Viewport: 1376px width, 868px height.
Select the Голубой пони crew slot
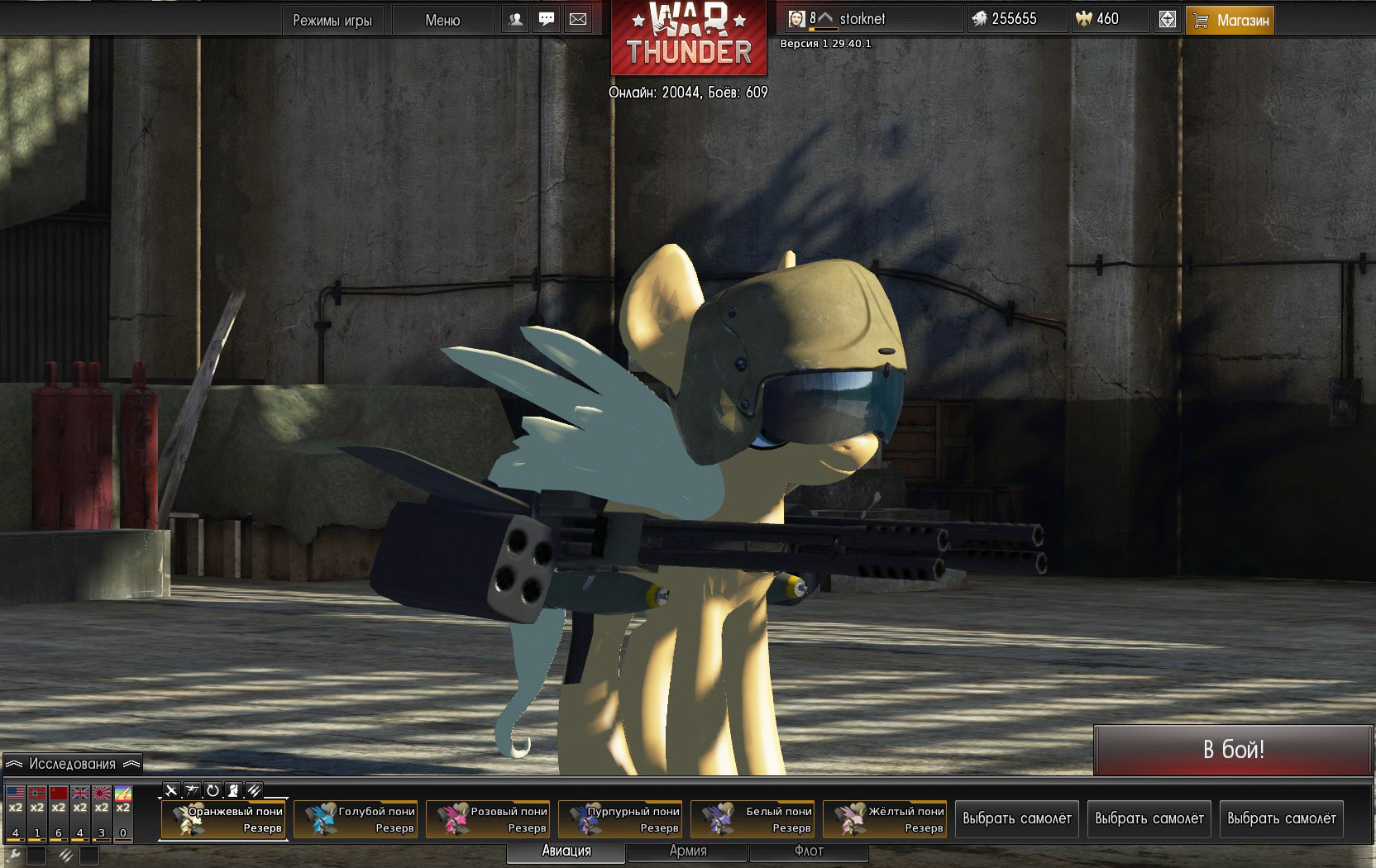click(356, 819)
